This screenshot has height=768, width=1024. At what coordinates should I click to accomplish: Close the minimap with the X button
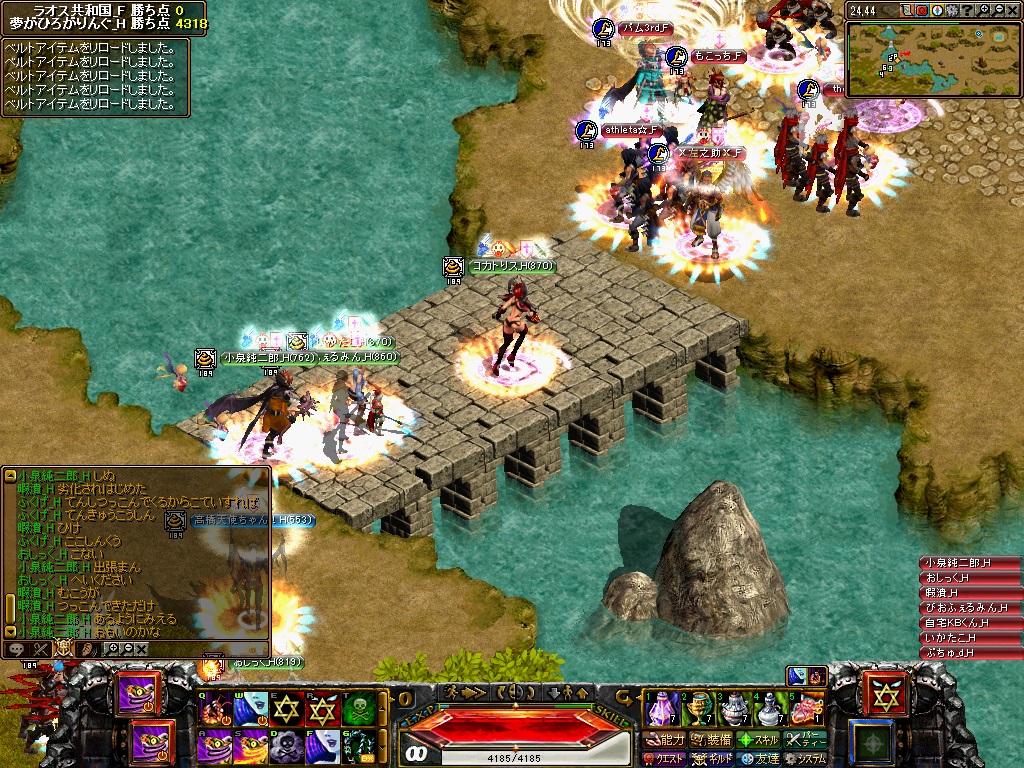coord(1014,10)
